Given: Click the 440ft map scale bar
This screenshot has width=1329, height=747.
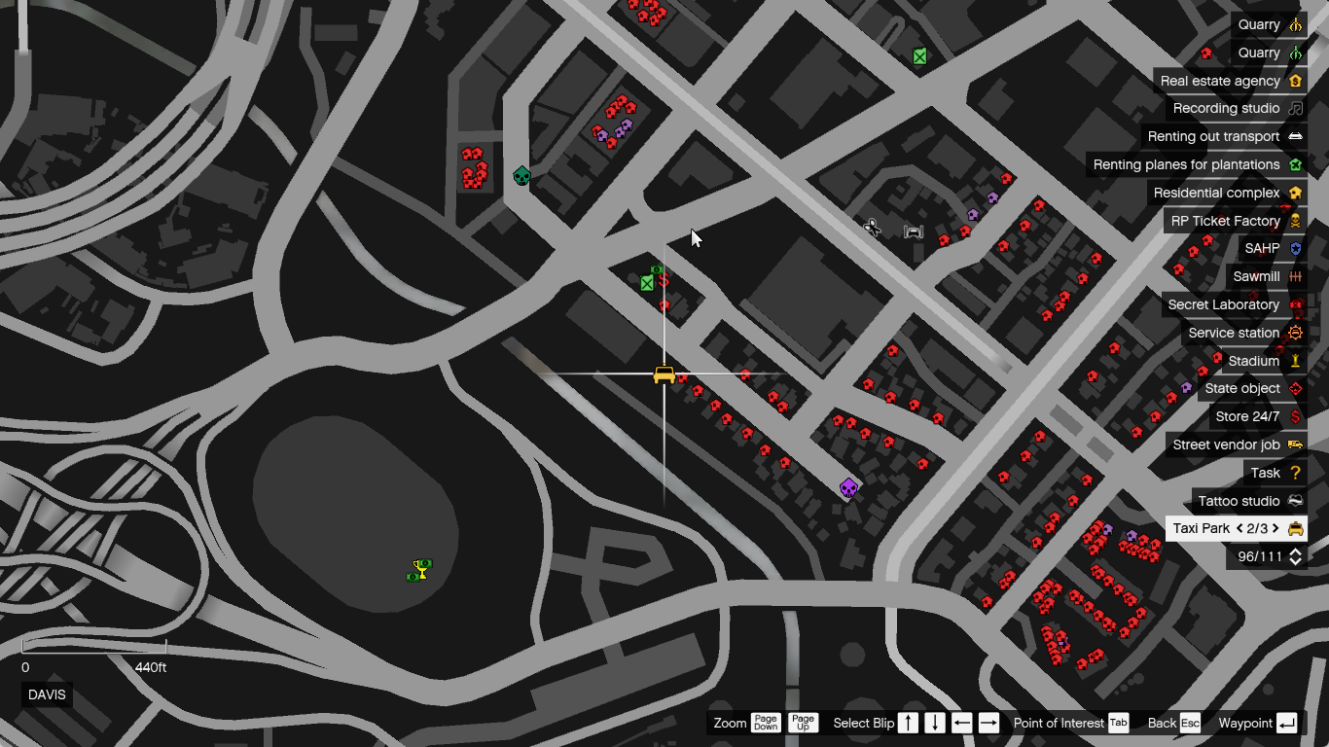Looking at the screenshot, I should [x=95, y=647].
